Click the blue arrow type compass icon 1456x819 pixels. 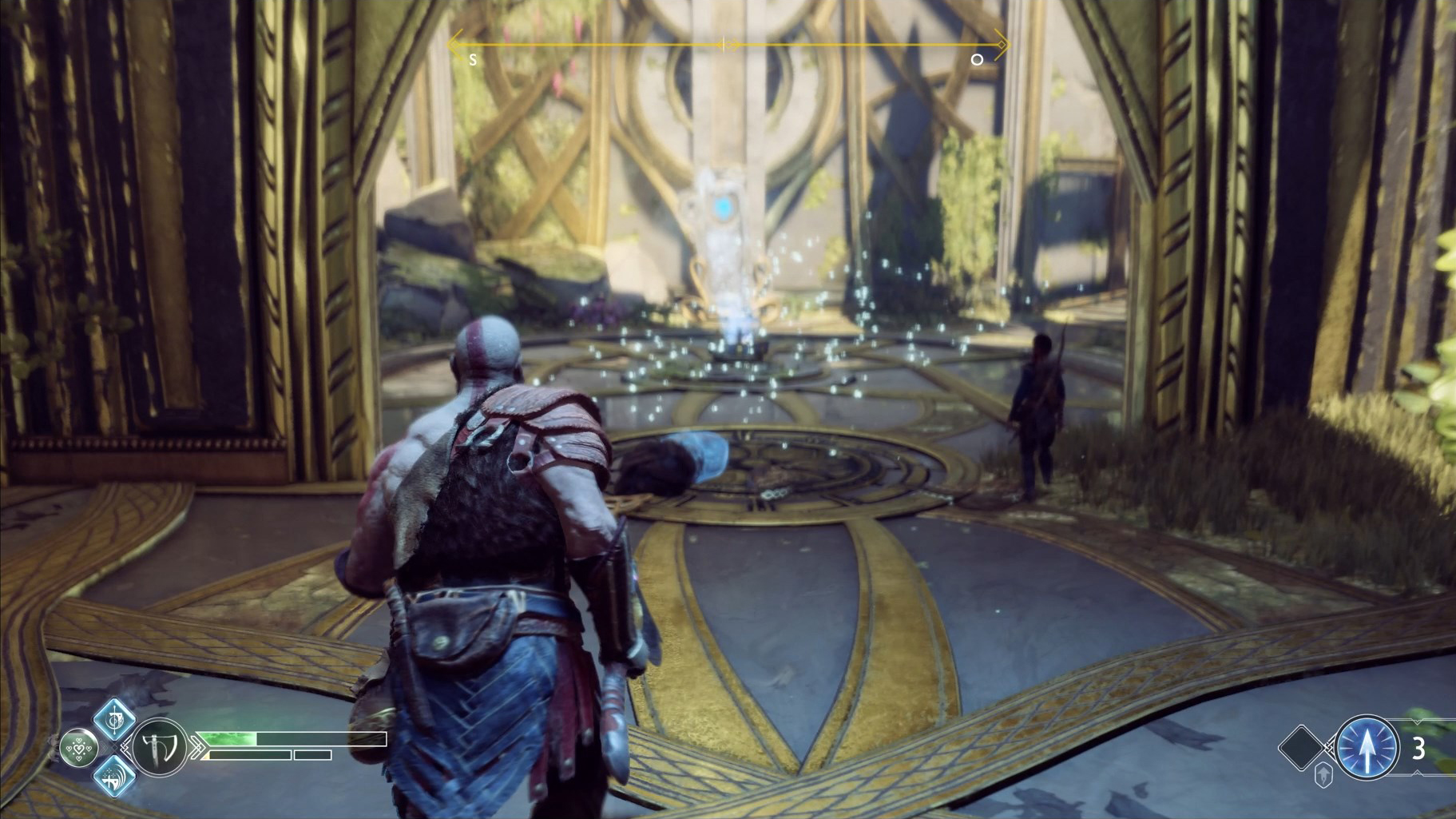pos(1367,746)
